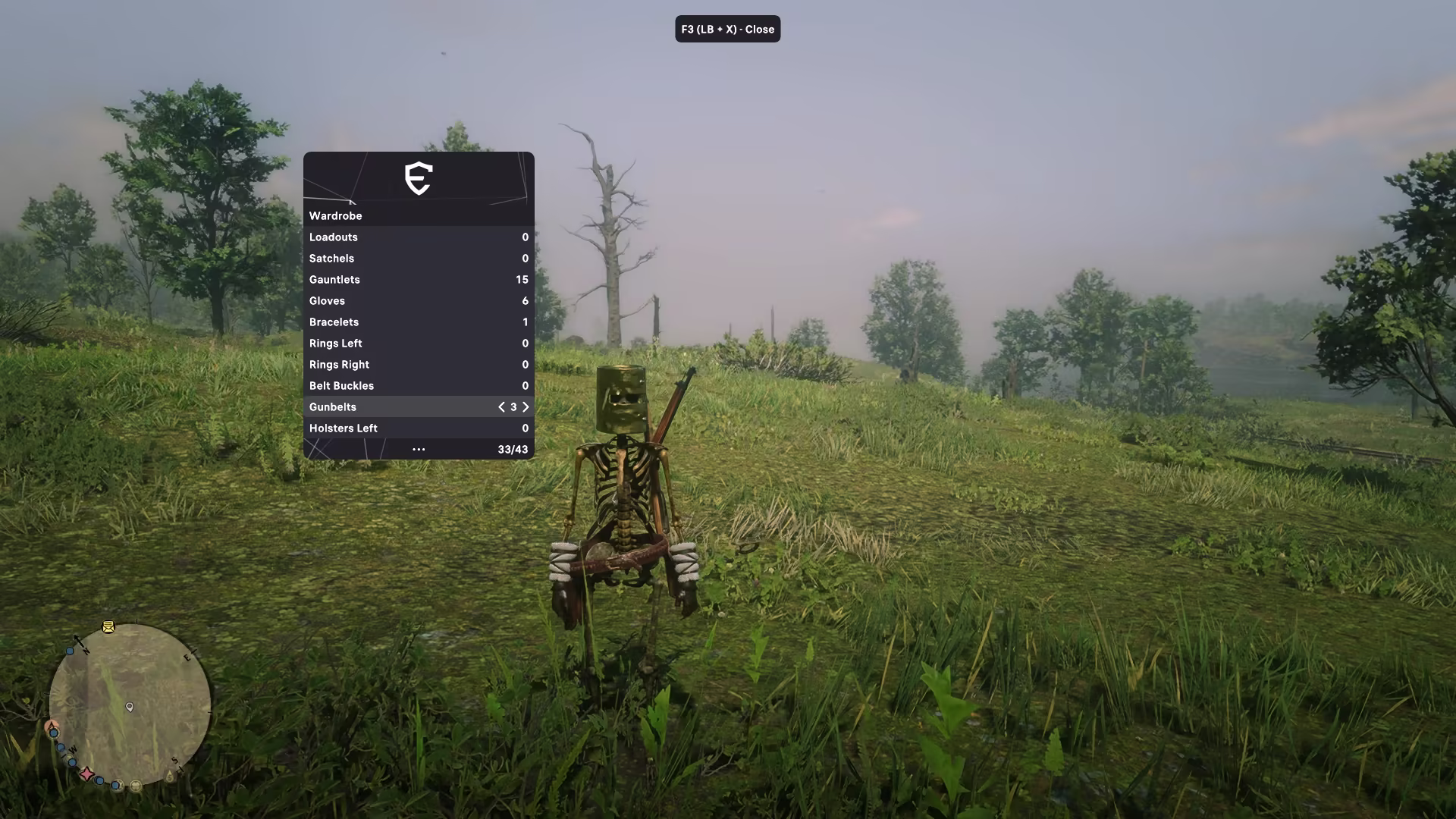The height and width of the screenshot is (819, 1456).
Task: Click the yellow mail icon above minimap
Action: click(x=108, y=627)
